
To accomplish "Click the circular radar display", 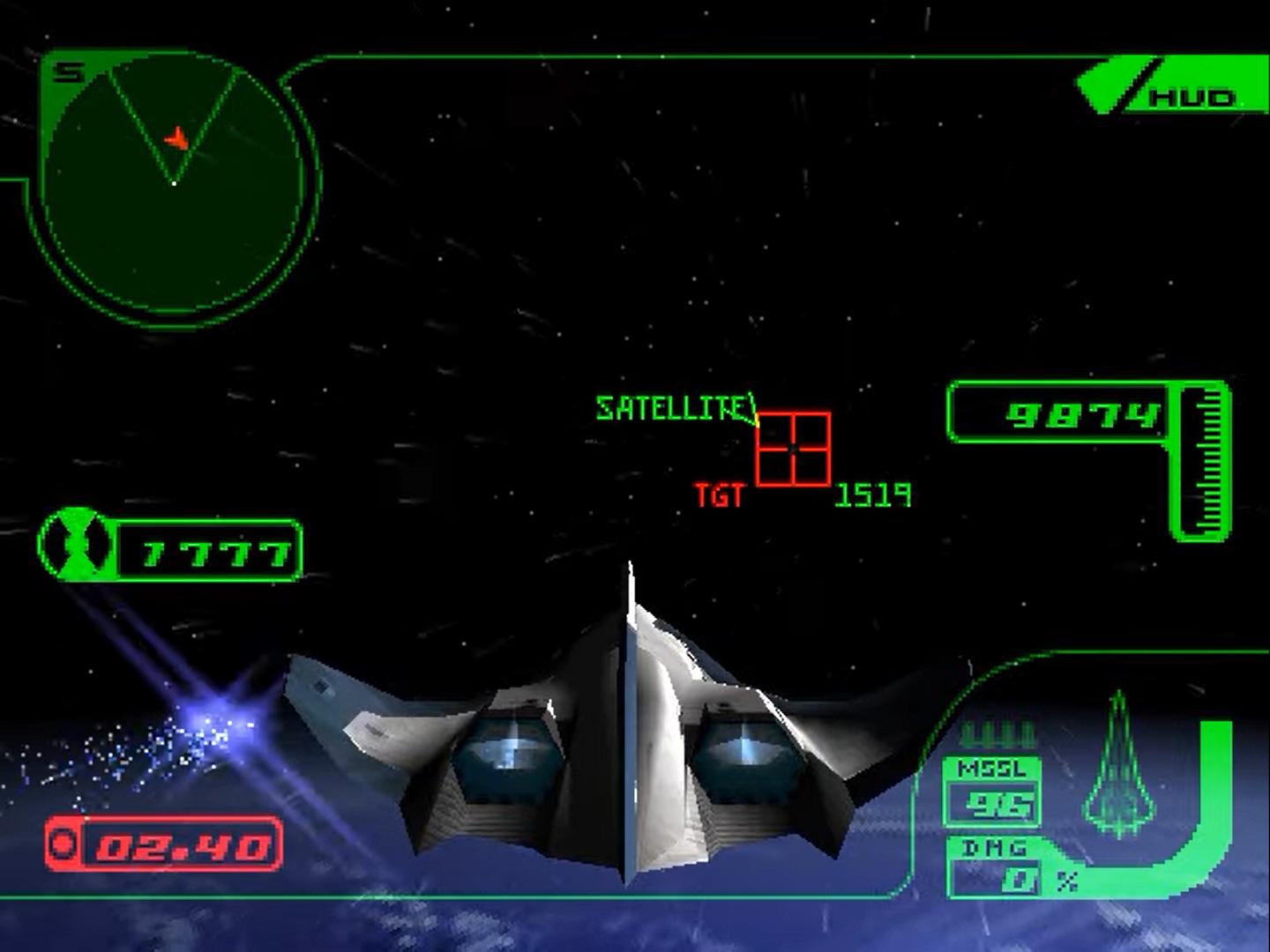I will [x=174, y=183].
